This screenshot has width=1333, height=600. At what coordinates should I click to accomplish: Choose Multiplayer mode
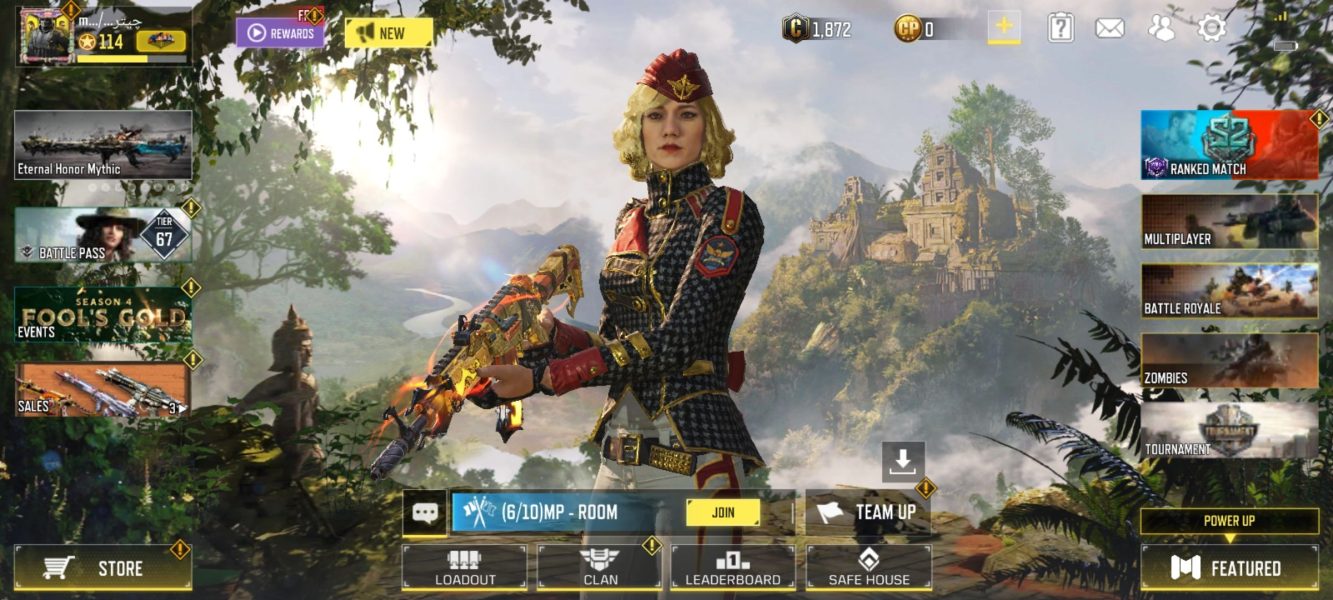[1229, 222]
